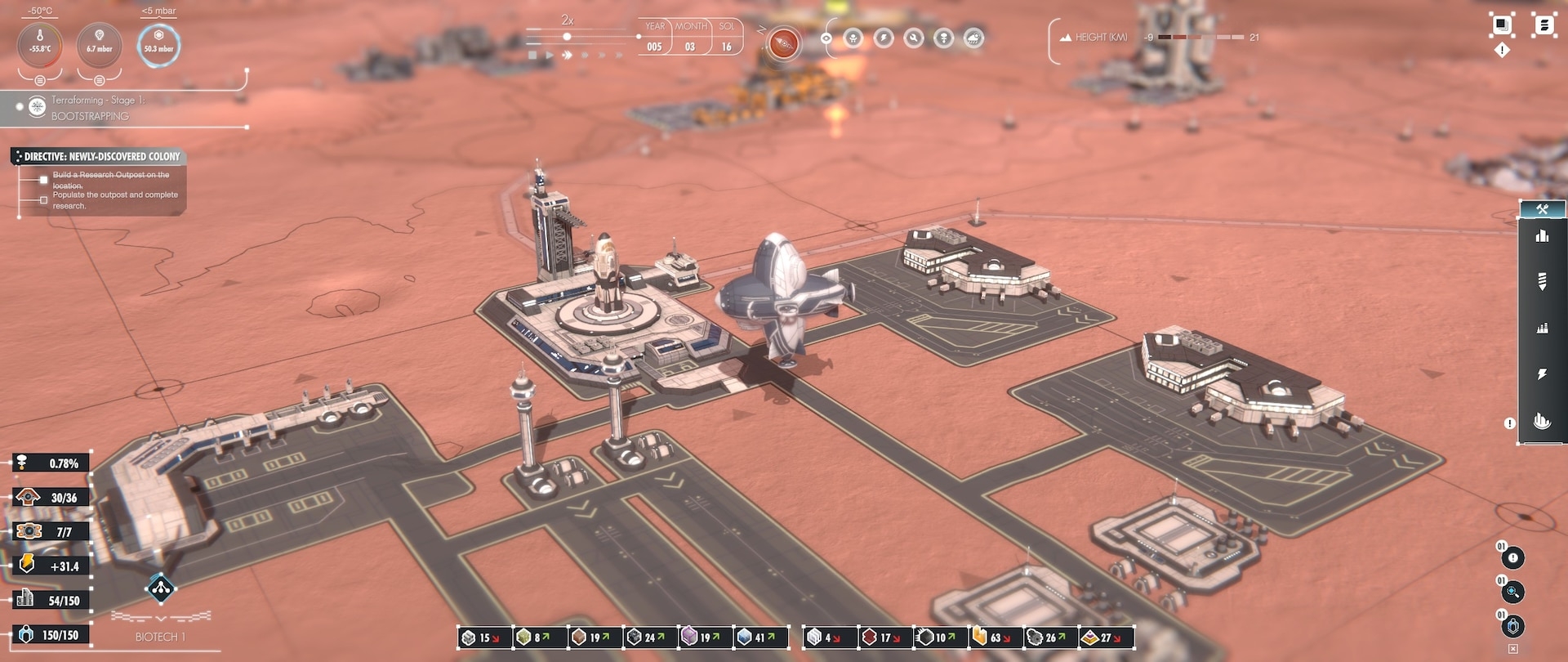The image size is (1568, 662).
Task: Show the lightning bolt power overlay
Action: (x=884, y=38)
